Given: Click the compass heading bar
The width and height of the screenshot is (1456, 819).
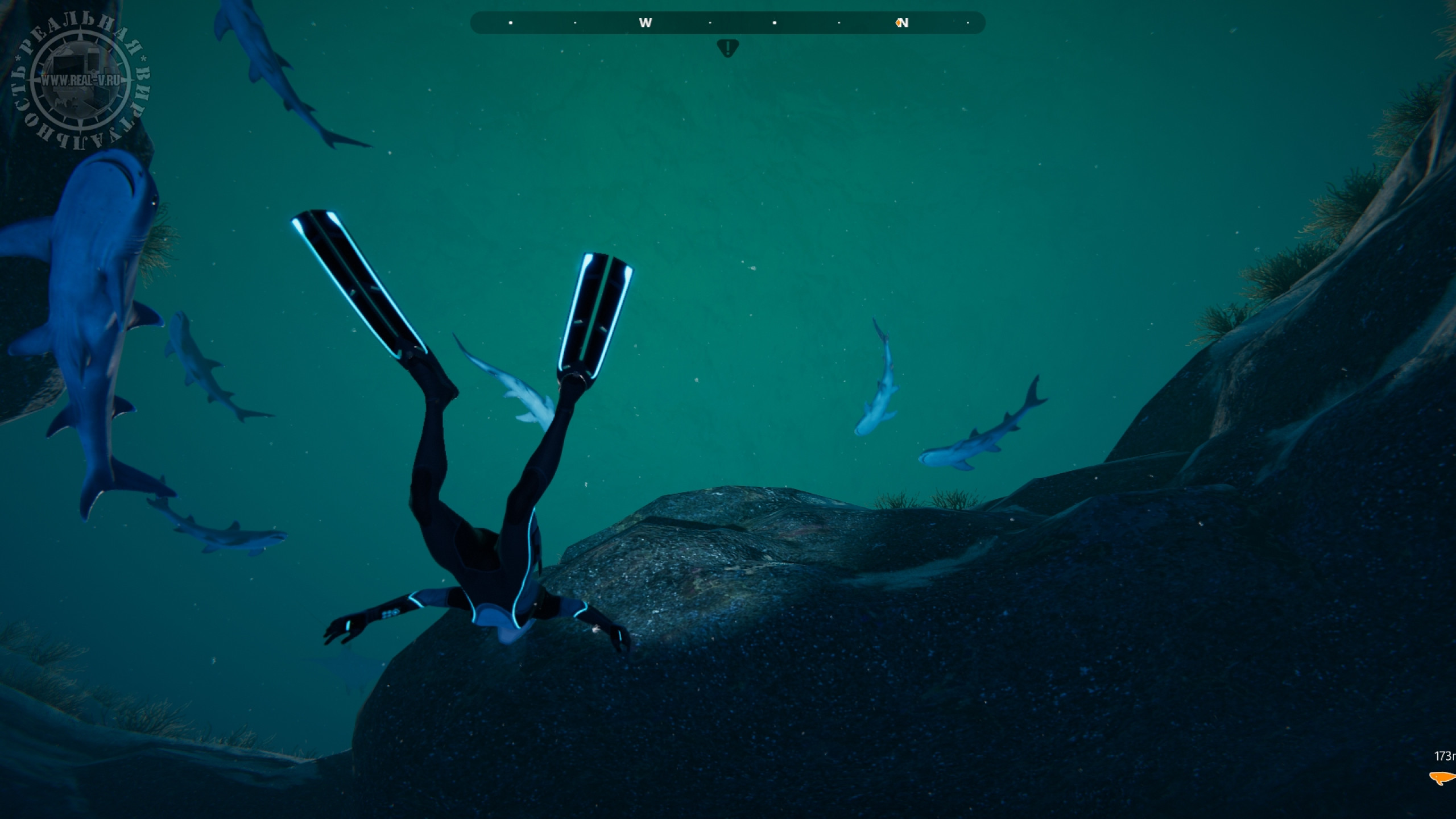Looking at the screenshot, I should (727, 23).
